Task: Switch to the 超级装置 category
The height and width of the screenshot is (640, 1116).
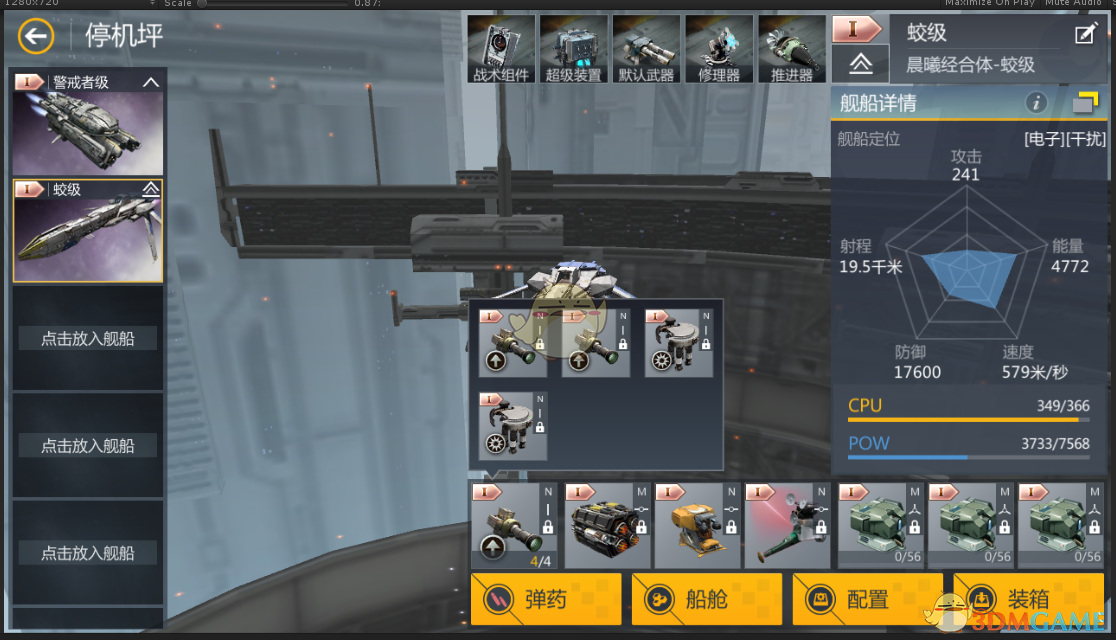Action: tap(573, 49)
